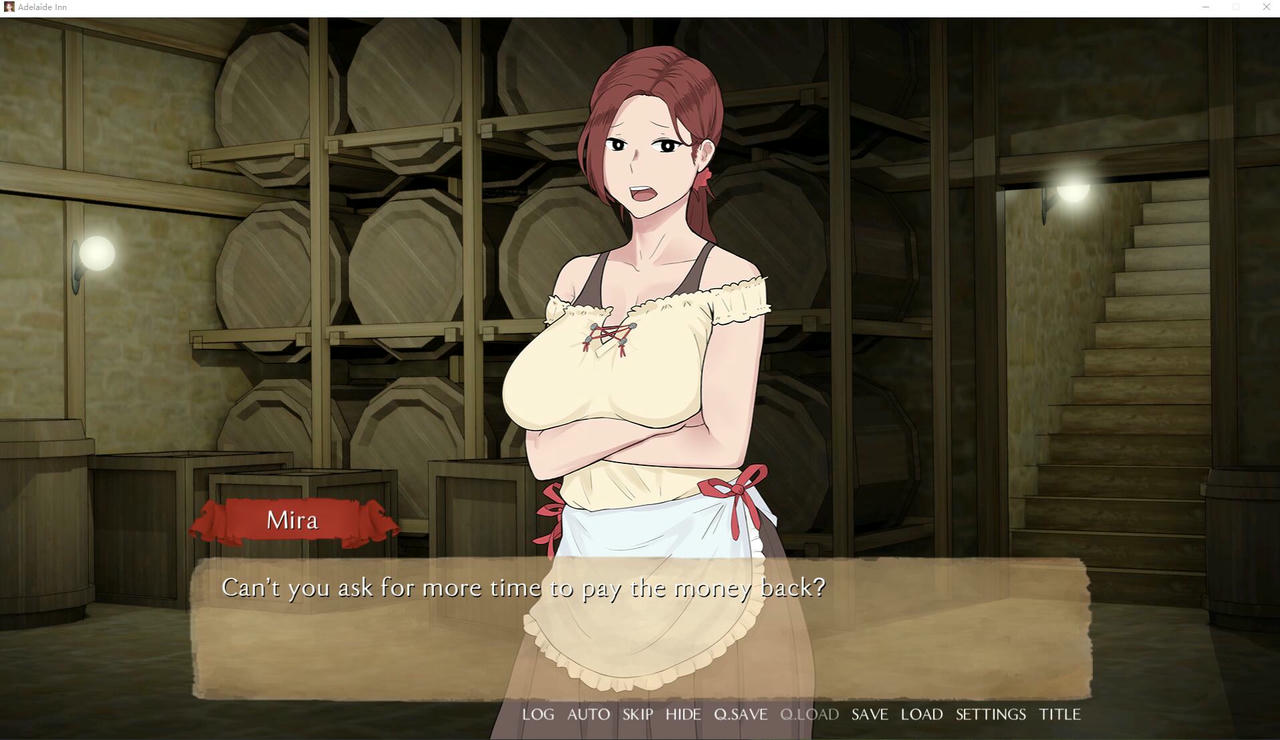
Task: Perform a Q.SAVE quick save
Action: coord(740,714)
